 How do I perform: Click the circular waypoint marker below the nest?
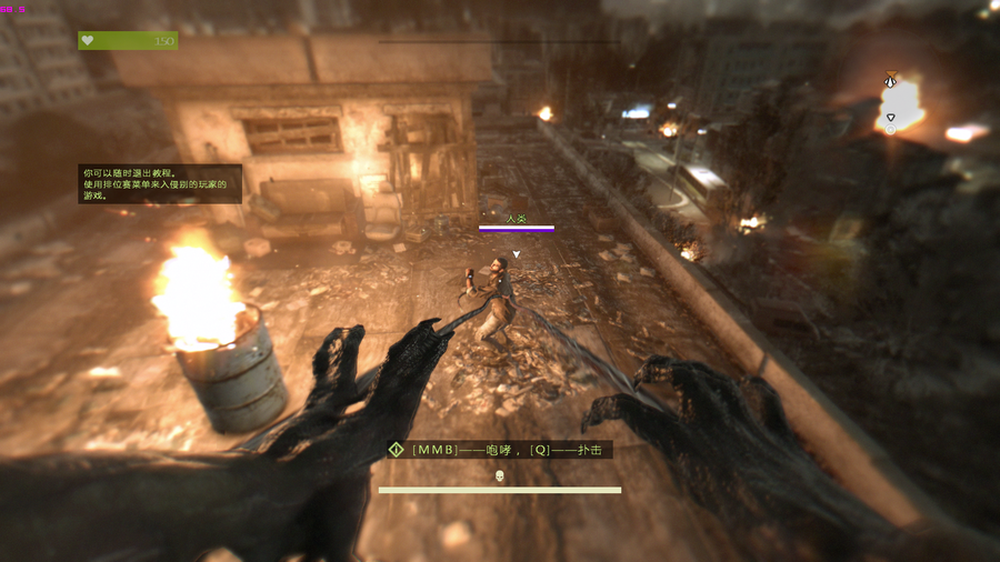coord(890,129)
